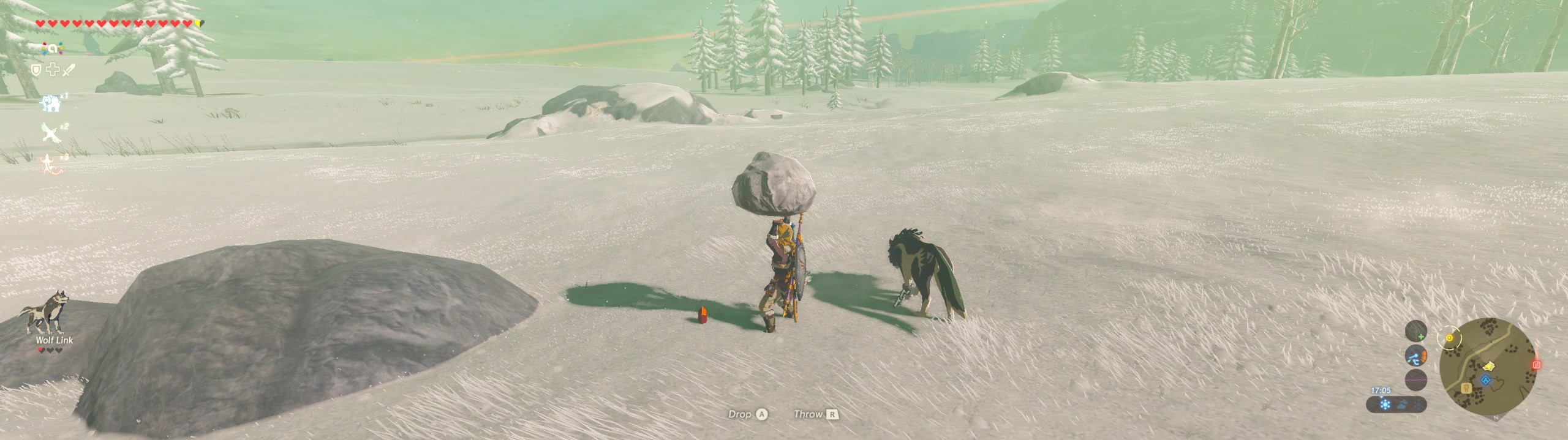Click the Shrine Sensor gauge icon

(x=1415, y=331)
